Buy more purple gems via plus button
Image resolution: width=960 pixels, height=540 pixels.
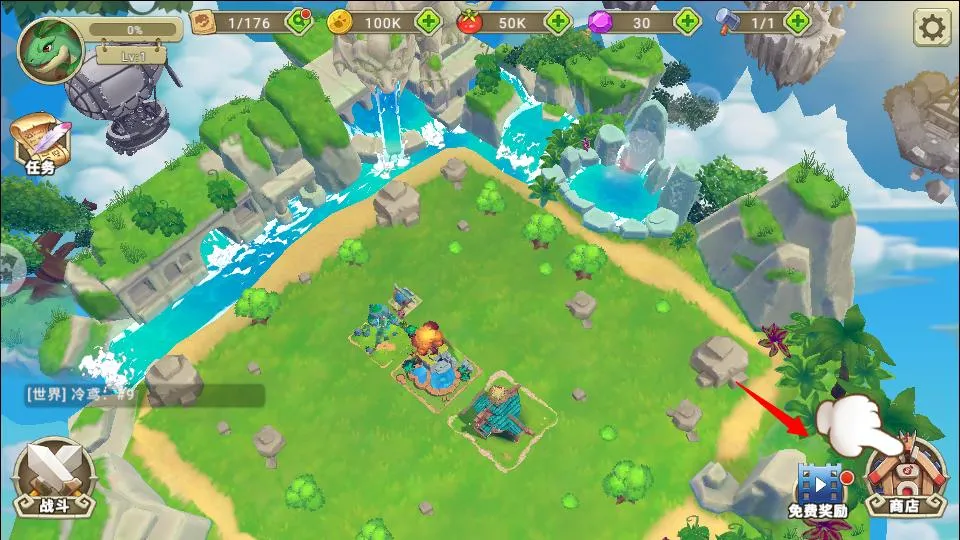click(687, 21)
